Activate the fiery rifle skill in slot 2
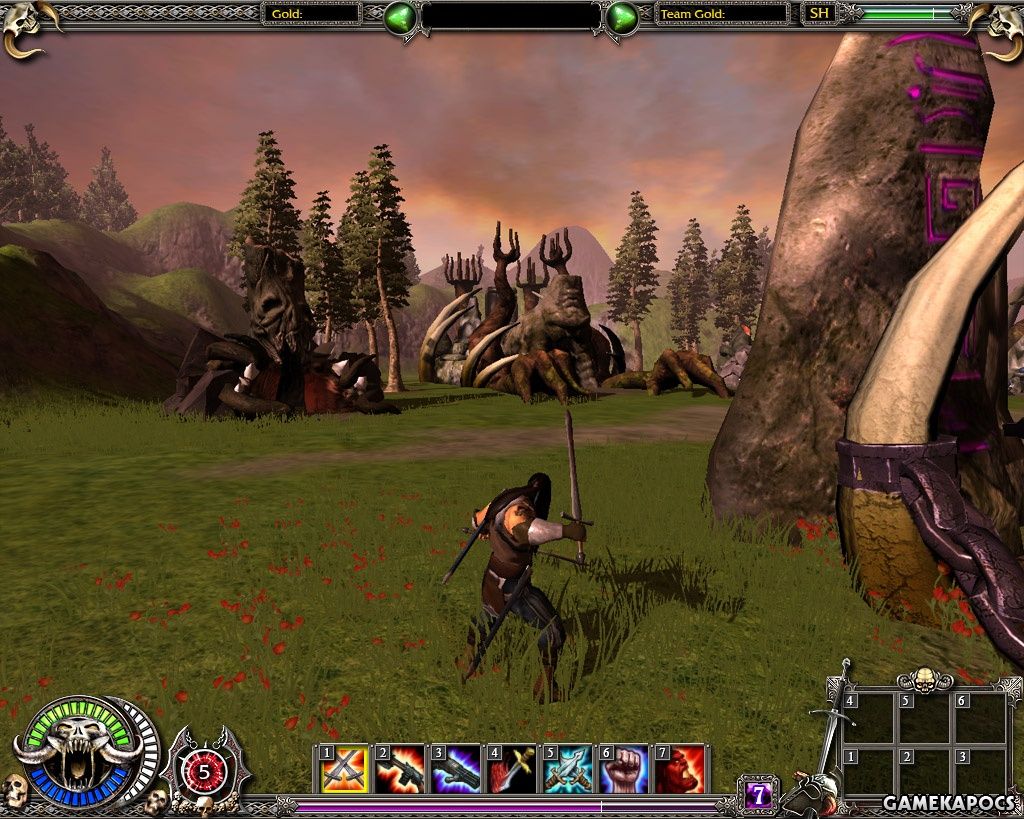The image size is (1024, 819). [400, 770]
